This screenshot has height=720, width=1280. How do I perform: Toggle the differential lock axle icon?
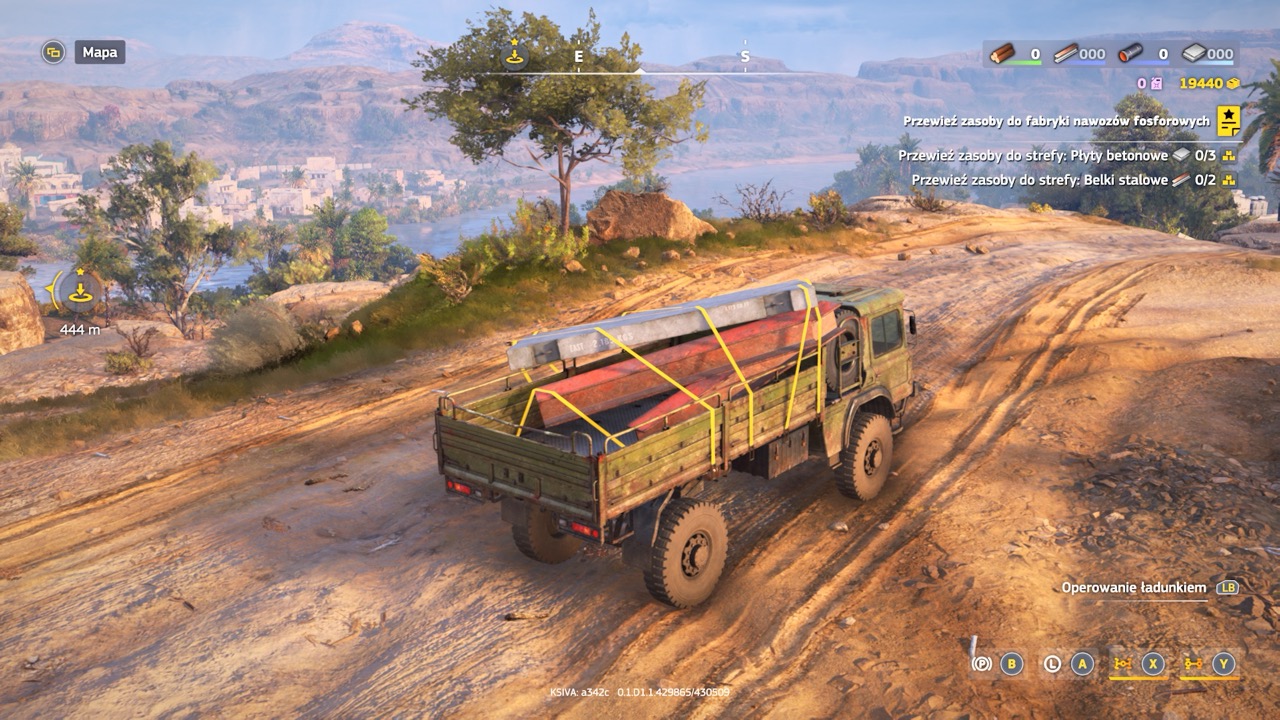tap(1192, 663)
